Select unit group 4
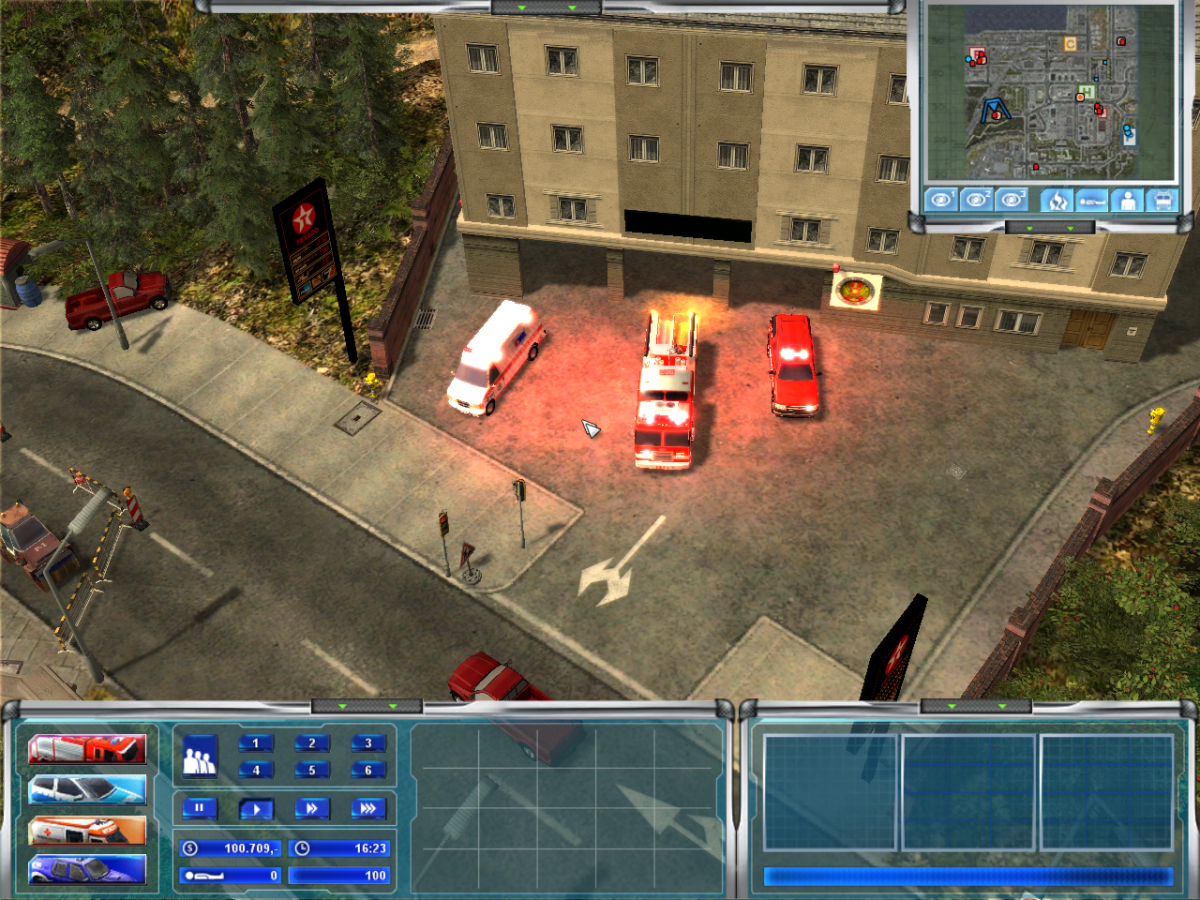 coord(256,770)
